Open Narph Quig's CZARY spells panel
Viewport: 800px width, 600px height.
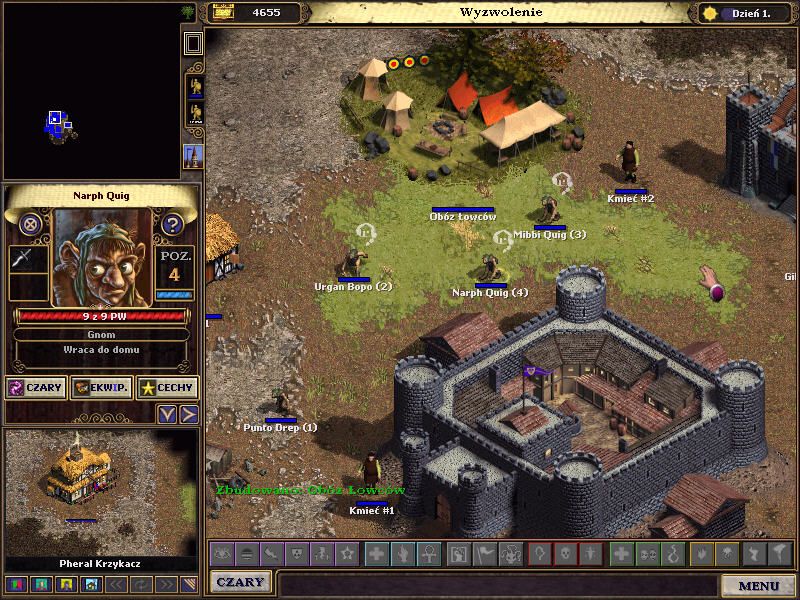pyautogui.click(x=36, y=387)
